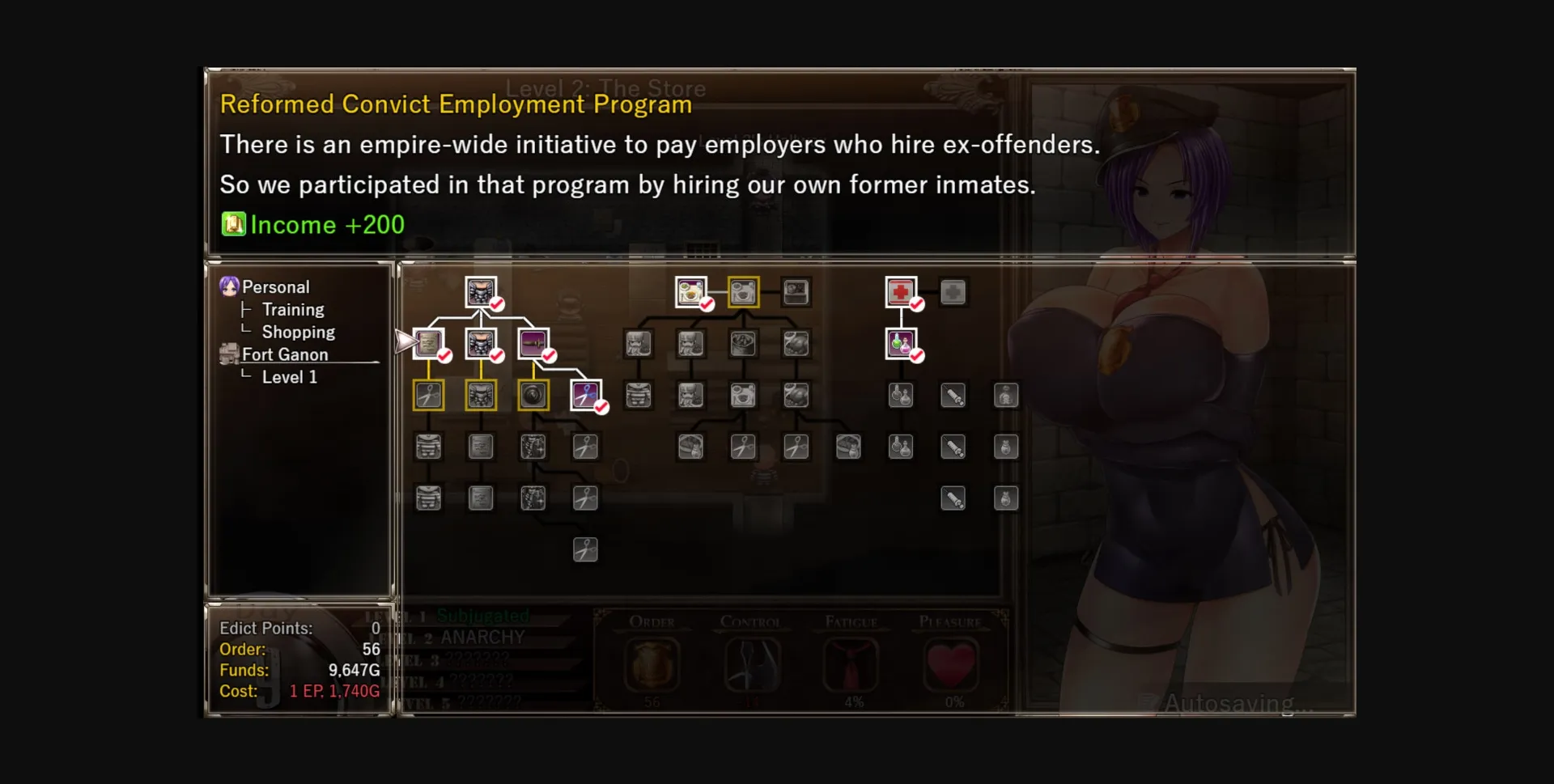Click the checkmark on the purple scissors edict
Viewport: 1554px width, 784px height.
(x=602, y=408)
